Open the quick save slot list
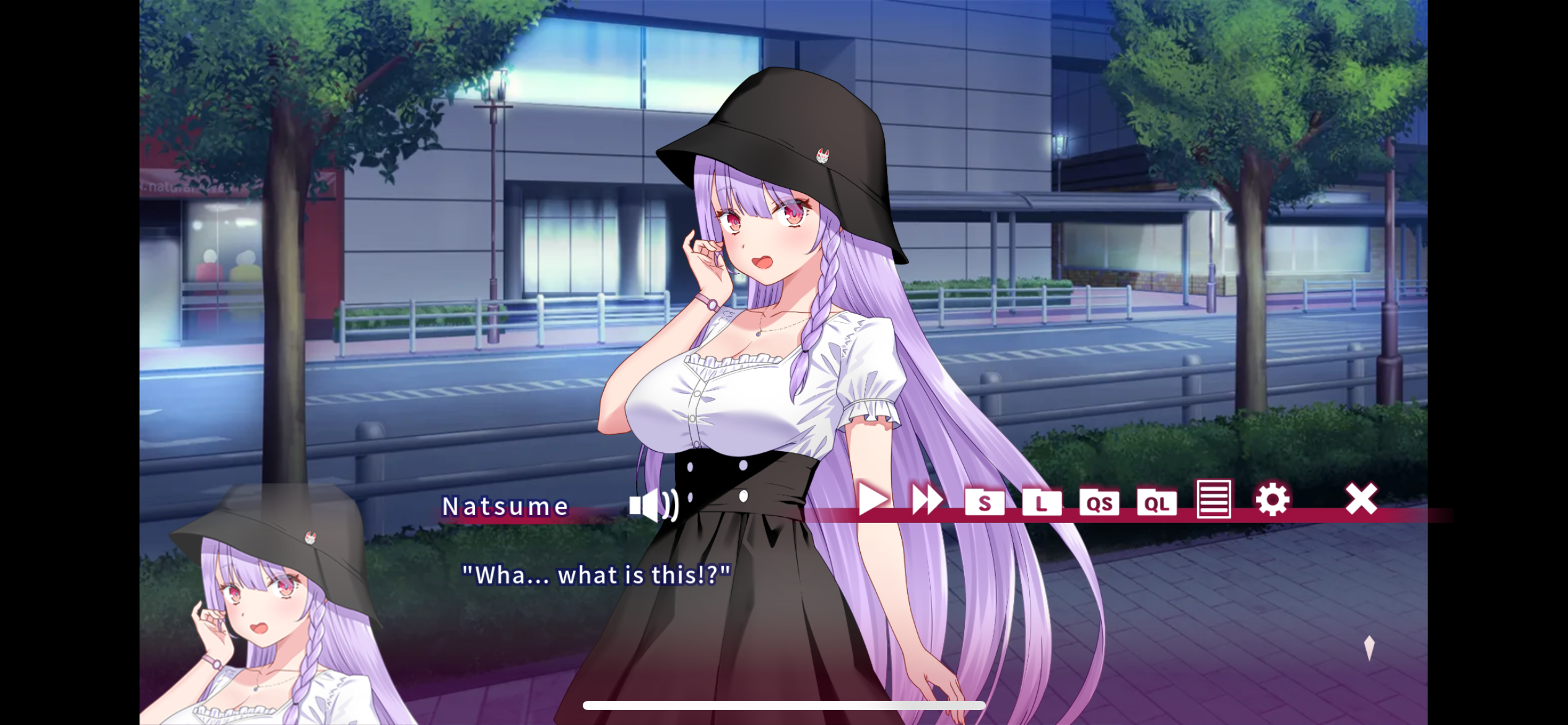 coord(1101,503)
